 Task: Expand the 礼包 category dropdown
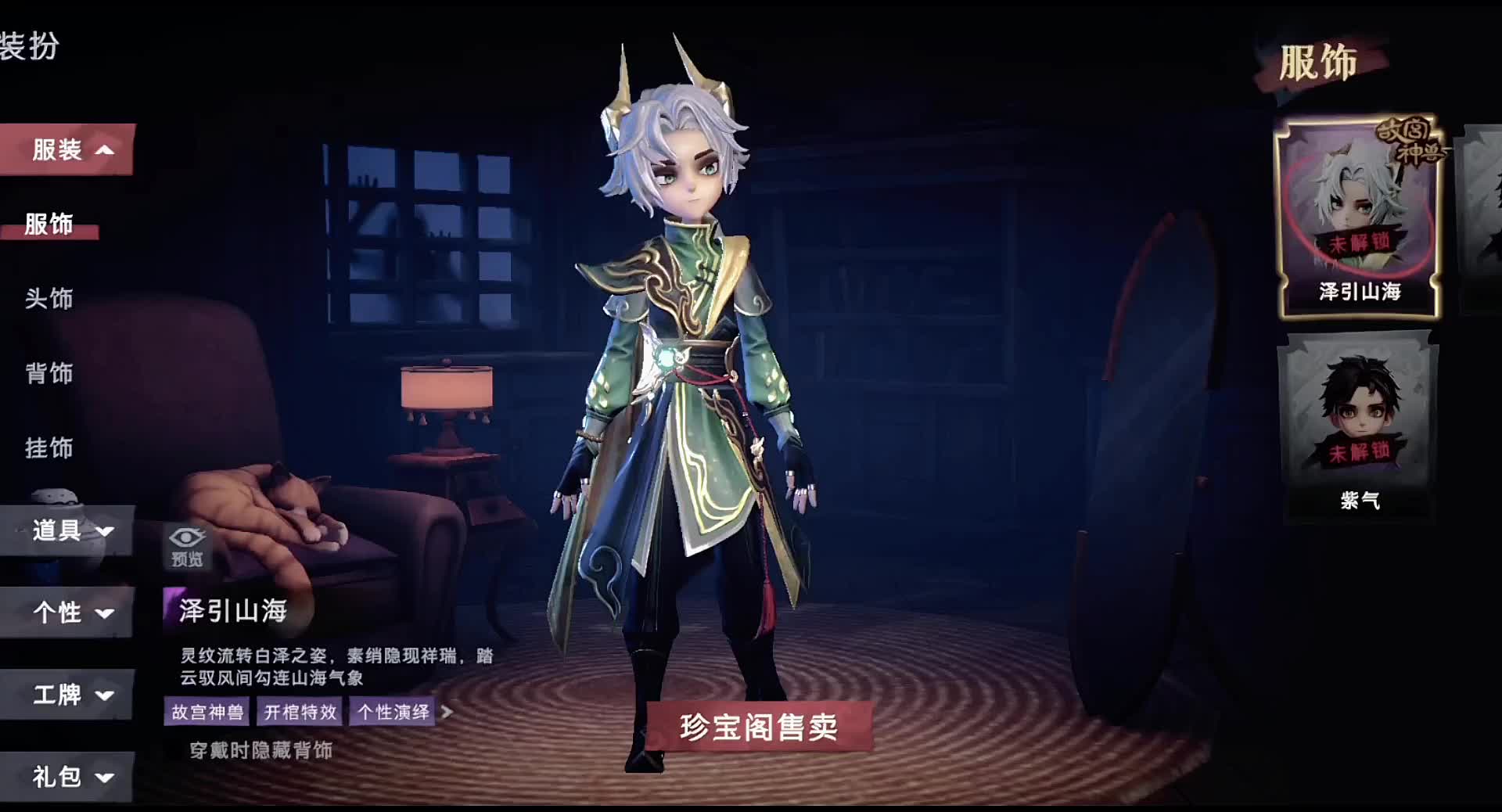[69, 777]
